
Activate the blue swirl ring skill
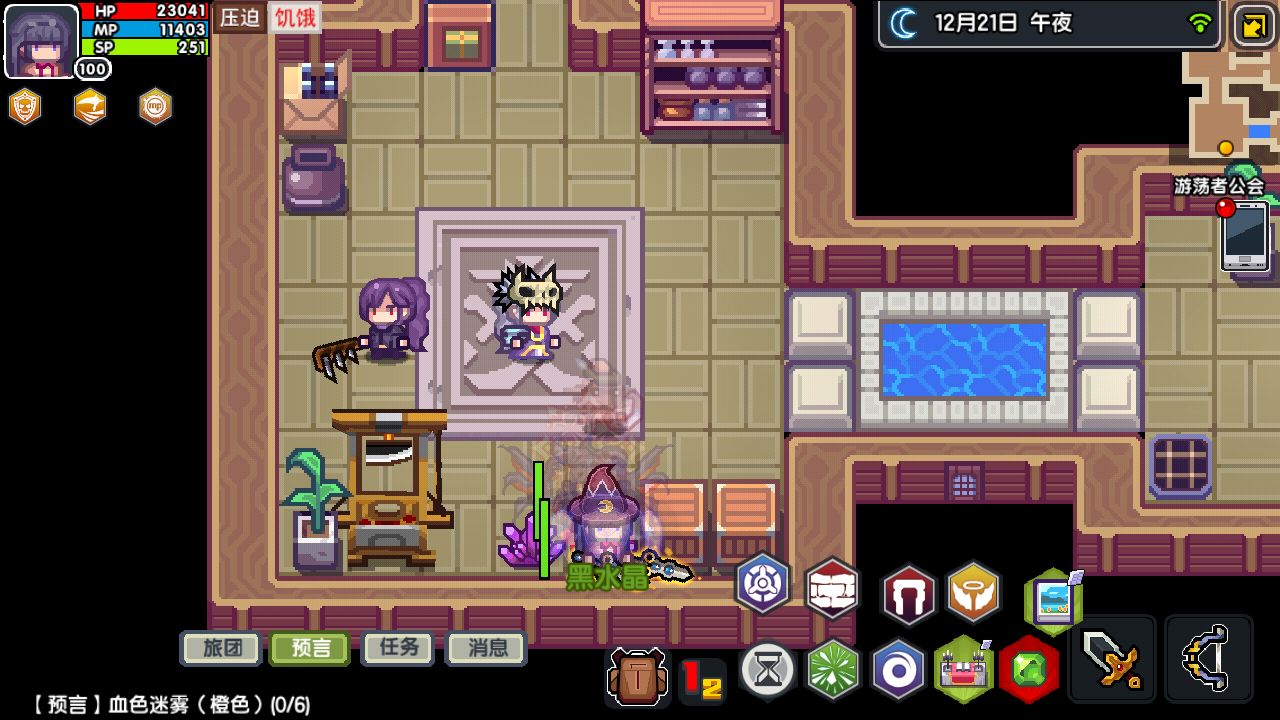(x=898, y=668)
